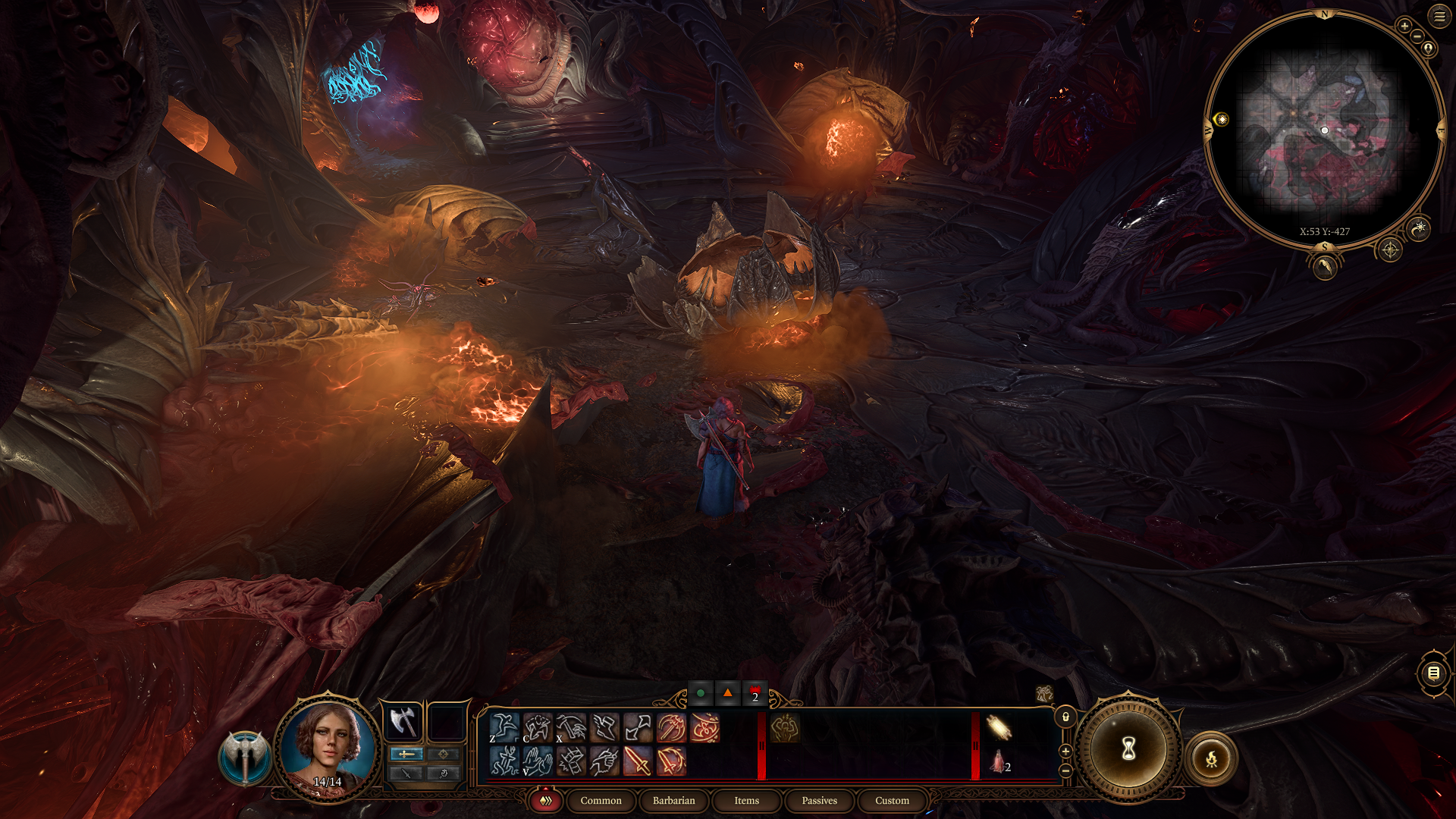Switch to the Custom hotbar tab
Image resolution: width=1456 pixels, height=819 pixels.
(892, 801)
